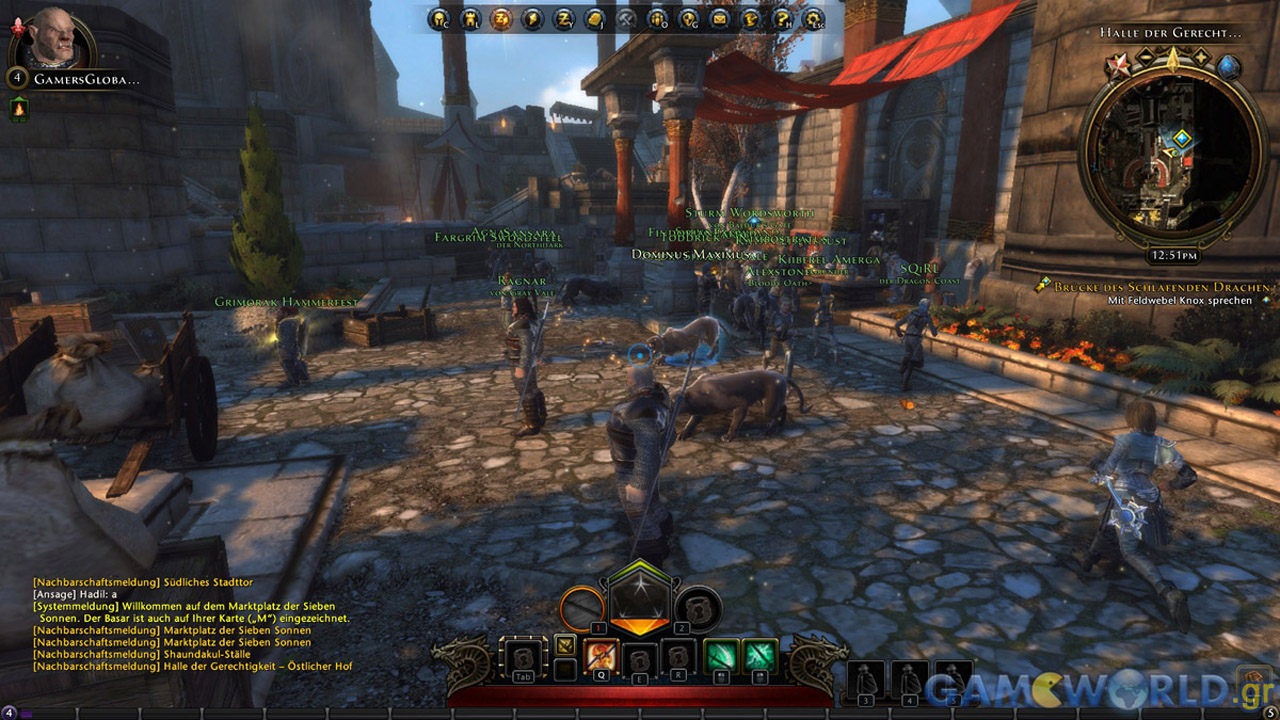
Task: Open the gear game menu icon
Action: [814, 18]
